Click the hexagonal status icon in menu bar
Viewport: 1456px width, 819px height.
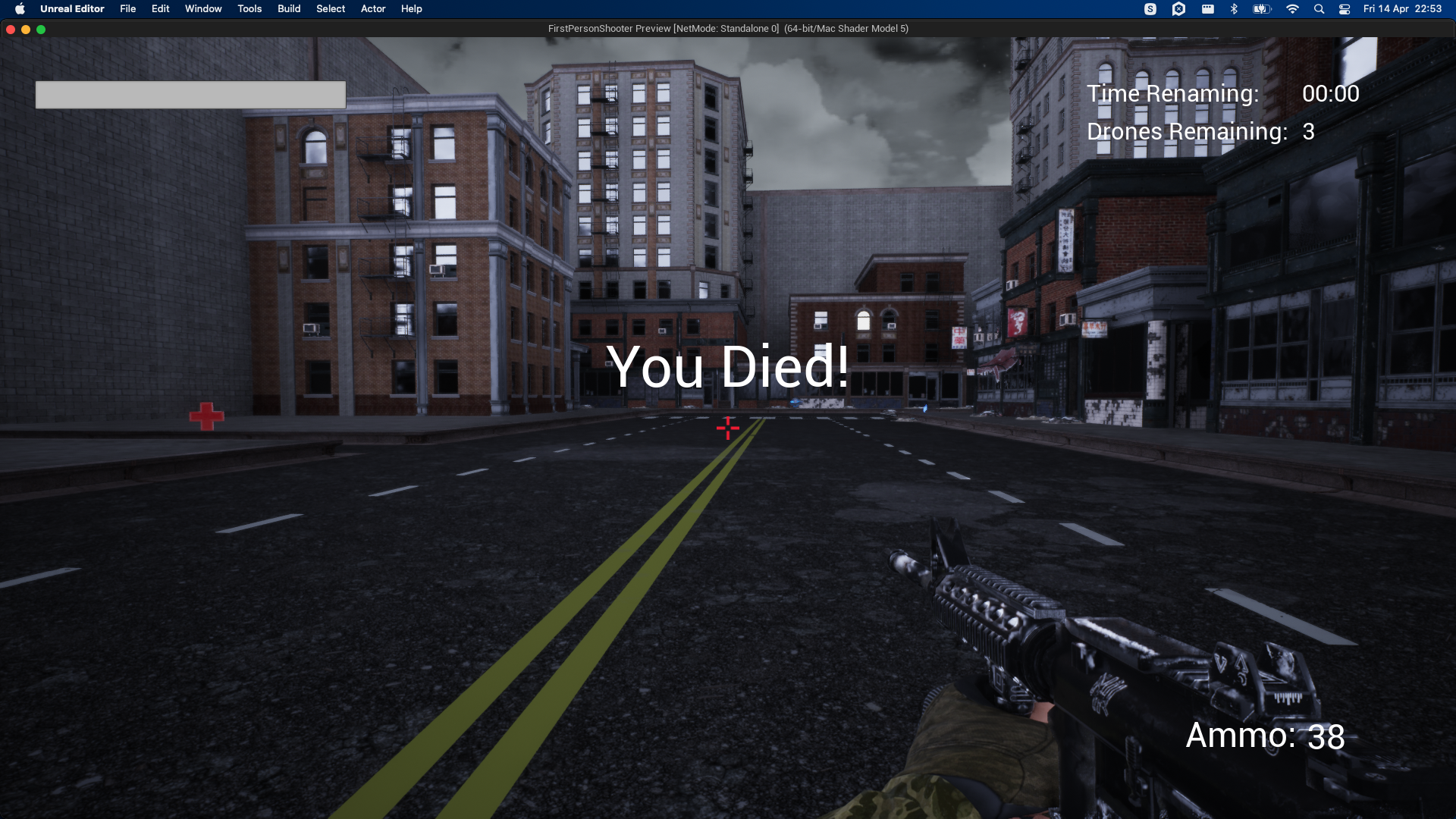click(x=1178, y=8)
